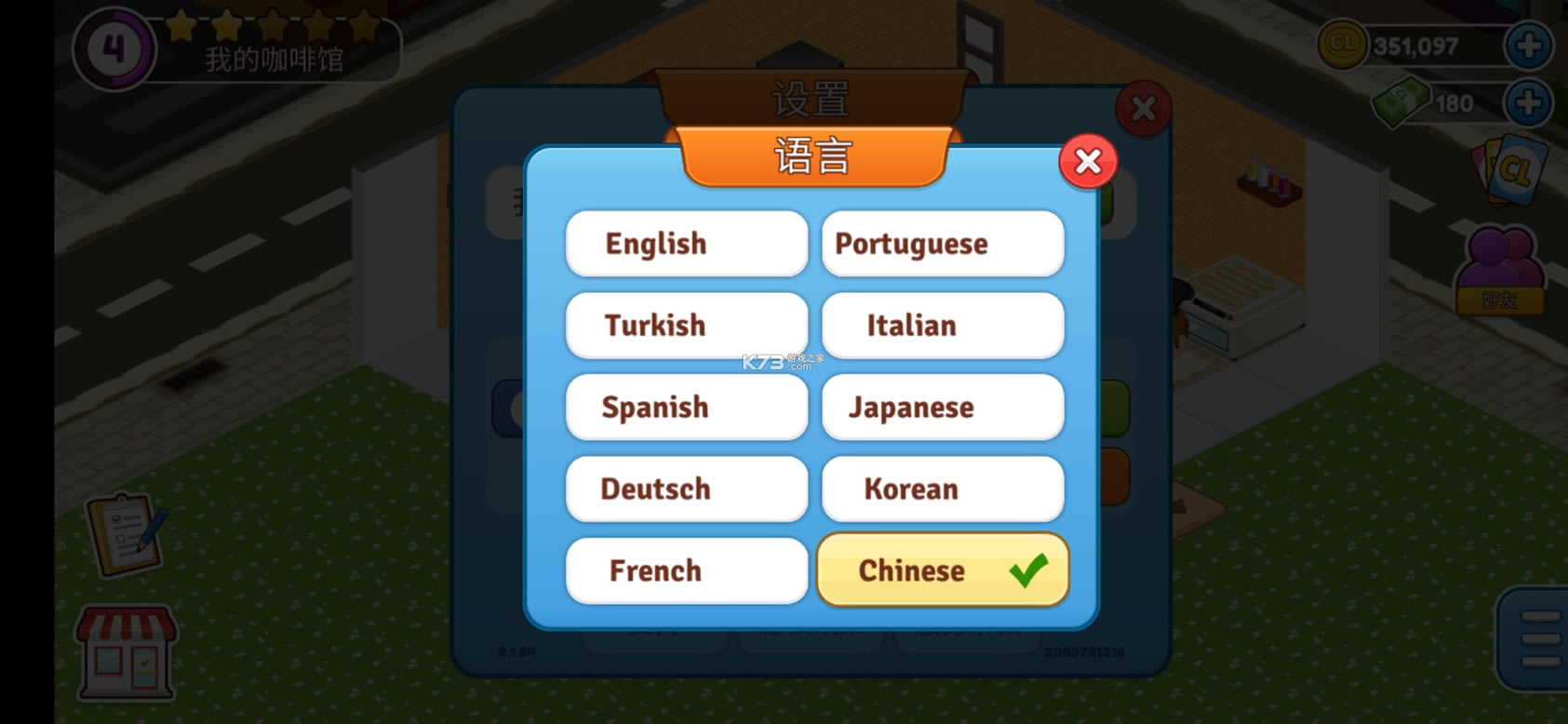Click the checked Chinese language button
1568x724 pixels.
[942, 570]
